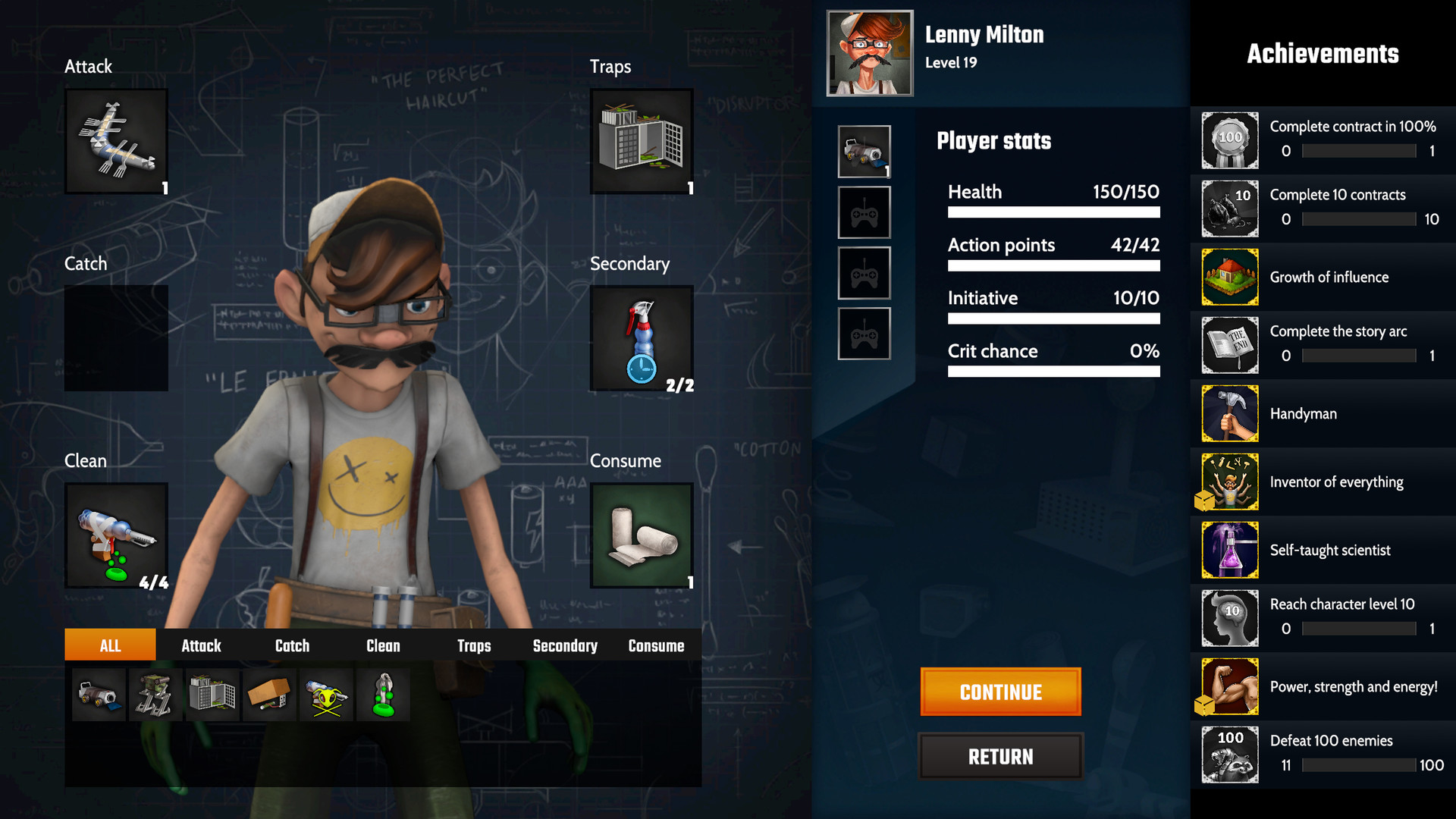Click the Complete the story arc book icon

pyautogui.click(x=1229, y=345)
